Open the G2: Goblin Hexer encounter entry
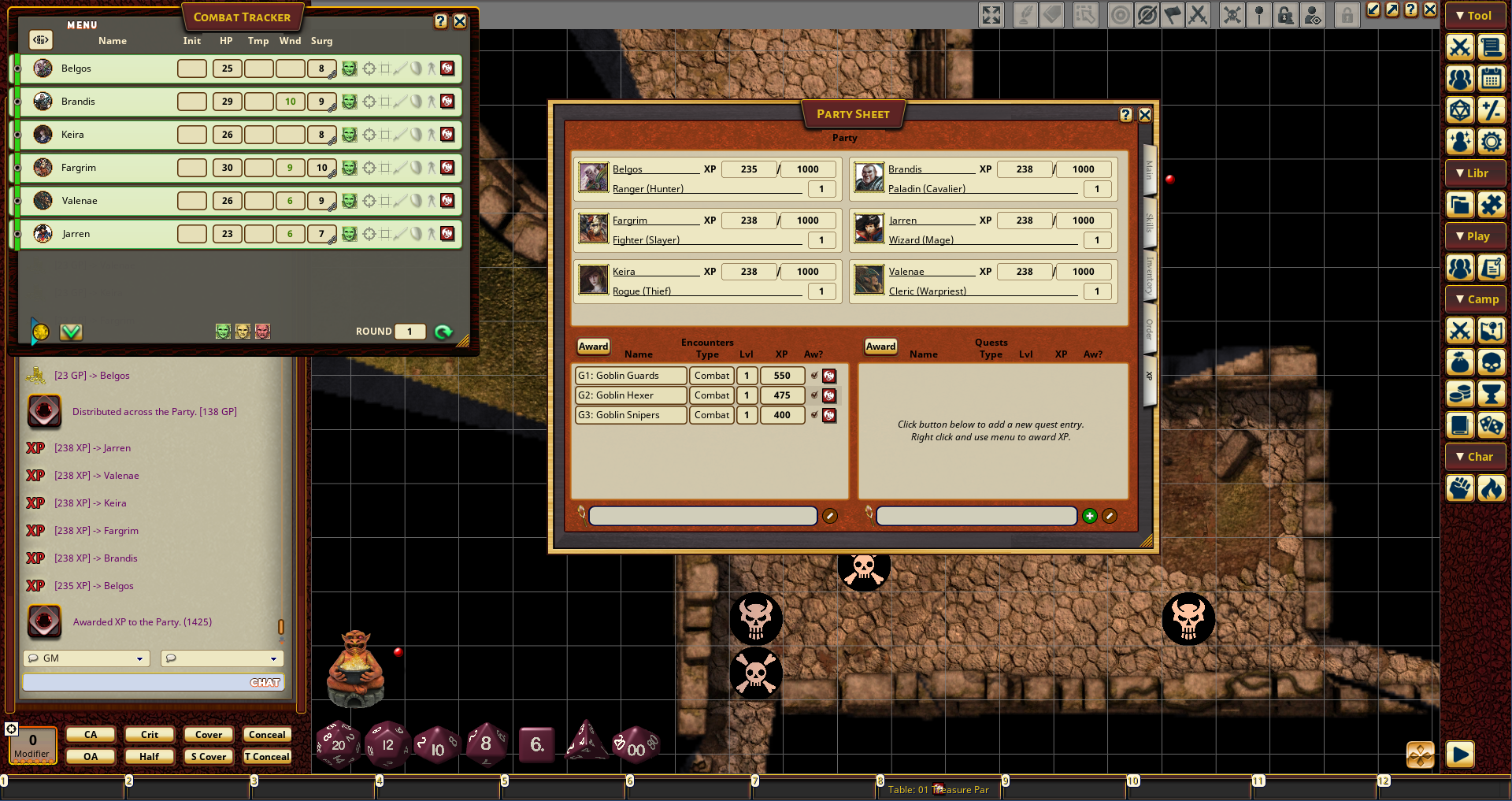This screenshot has width=1512, height=801. click(x=630, y=395)
